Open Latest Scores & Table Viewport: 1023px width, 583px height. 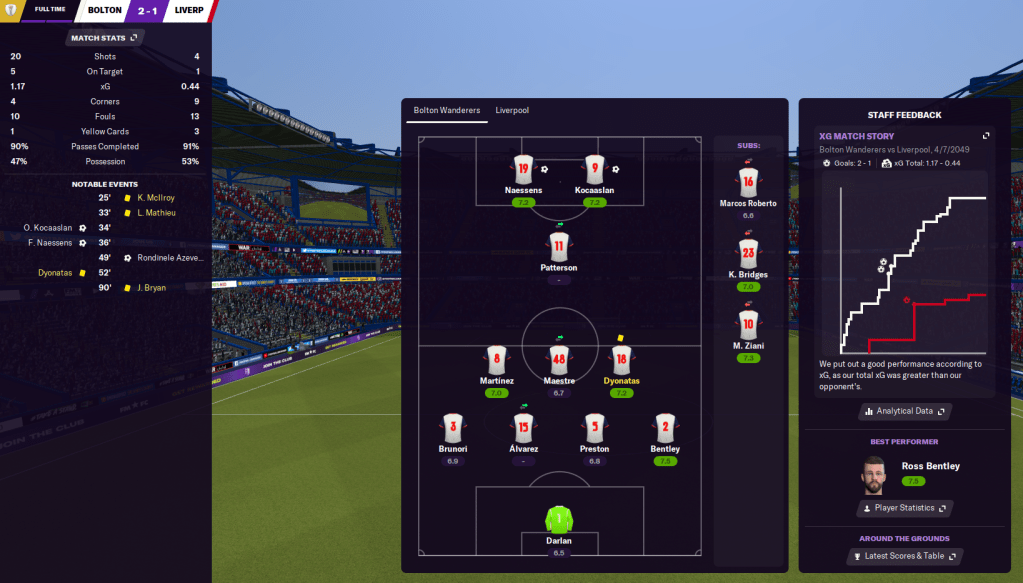coord(904,556)
